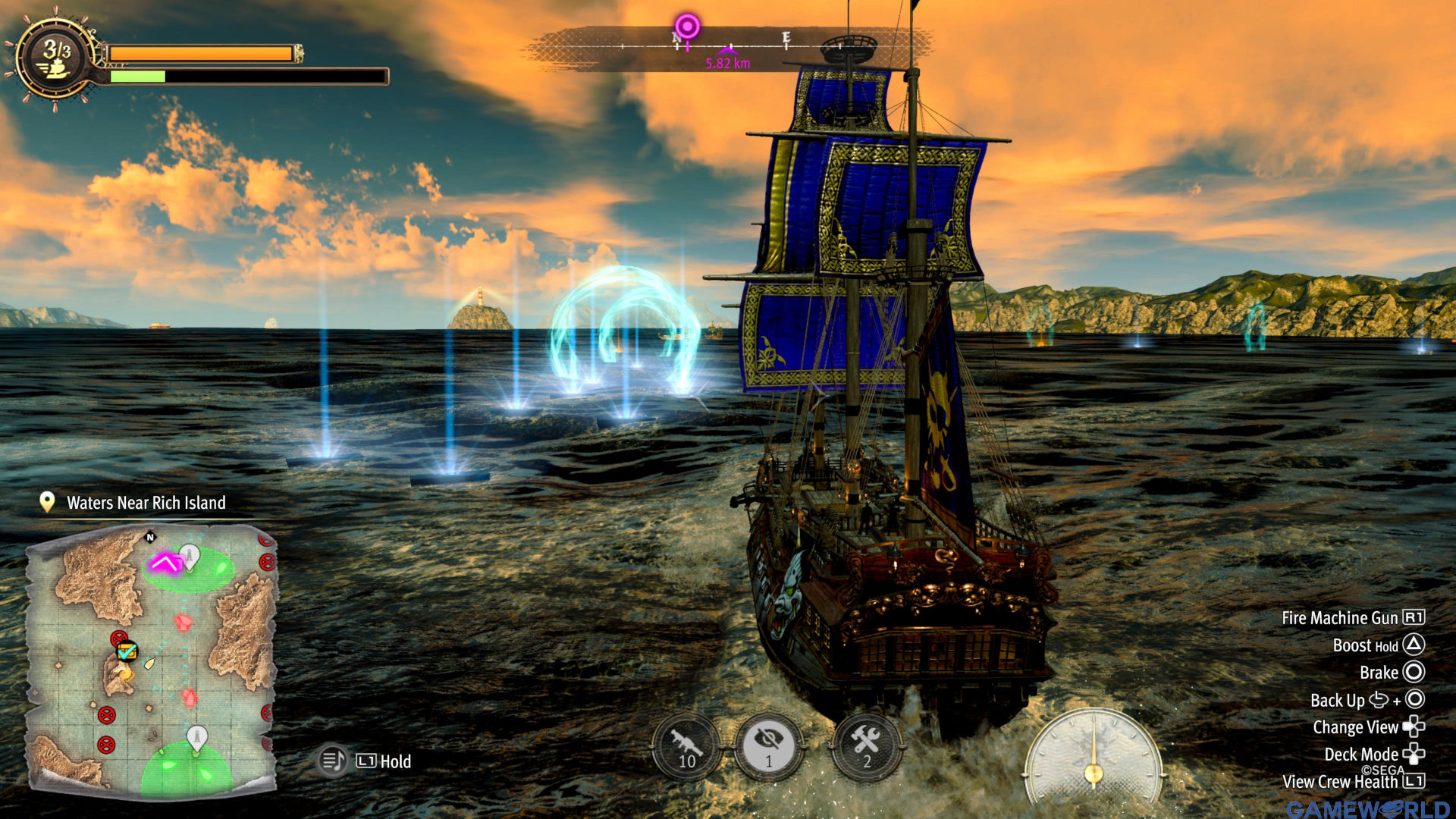Image resolution: width=1456 pixels, height=819 pixels.
Task: Open the music playlist icon
Action: coord(332,761)
